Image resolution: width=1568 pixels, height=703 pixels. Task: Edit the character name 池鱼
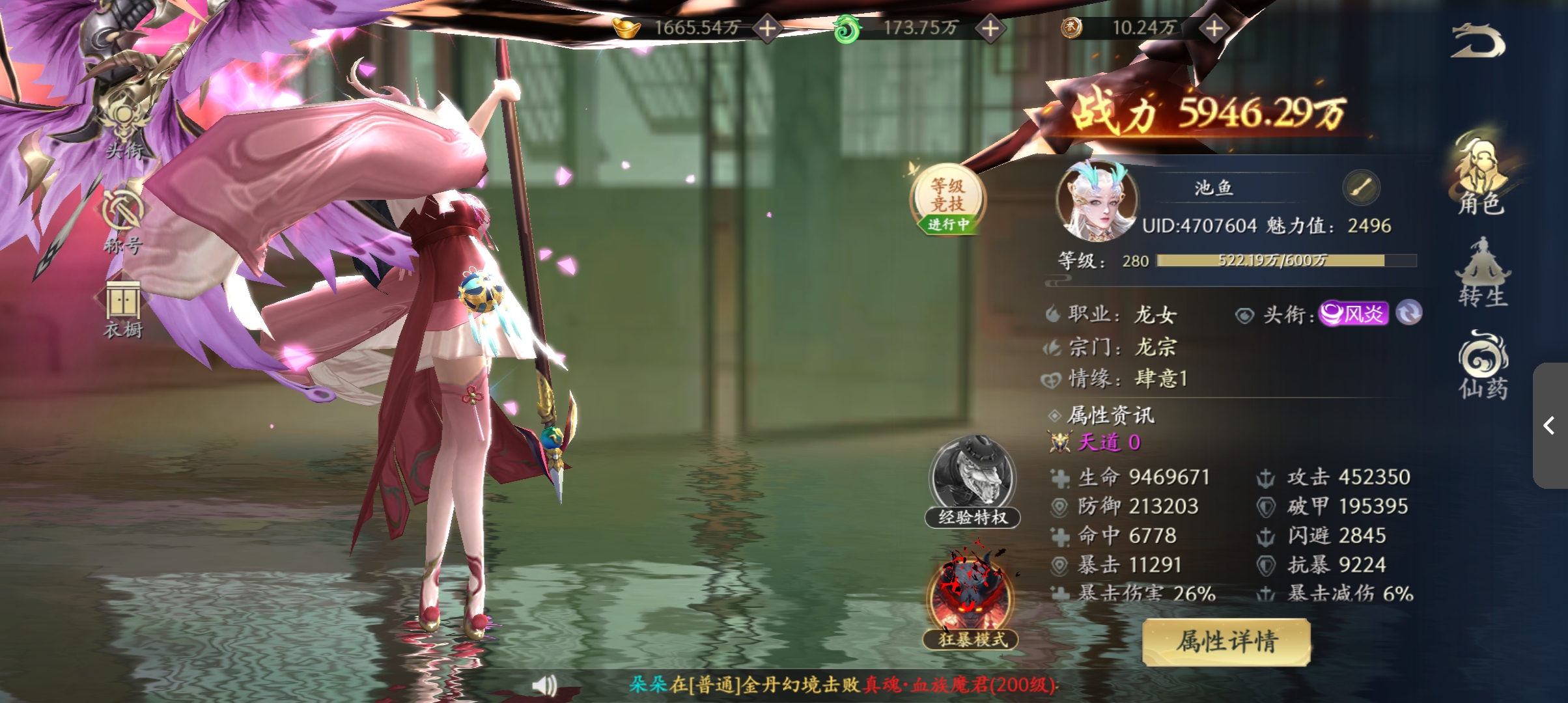[1361, 189]
